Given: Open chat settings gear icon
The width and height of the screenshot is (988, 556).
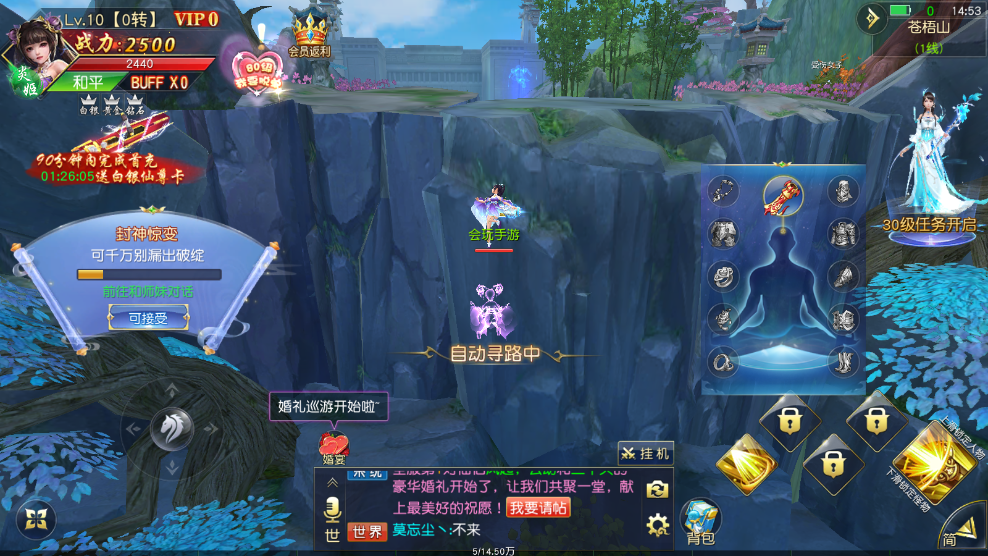Looking at the screenshot, I should pyautogui.click(x=657, y=524).
